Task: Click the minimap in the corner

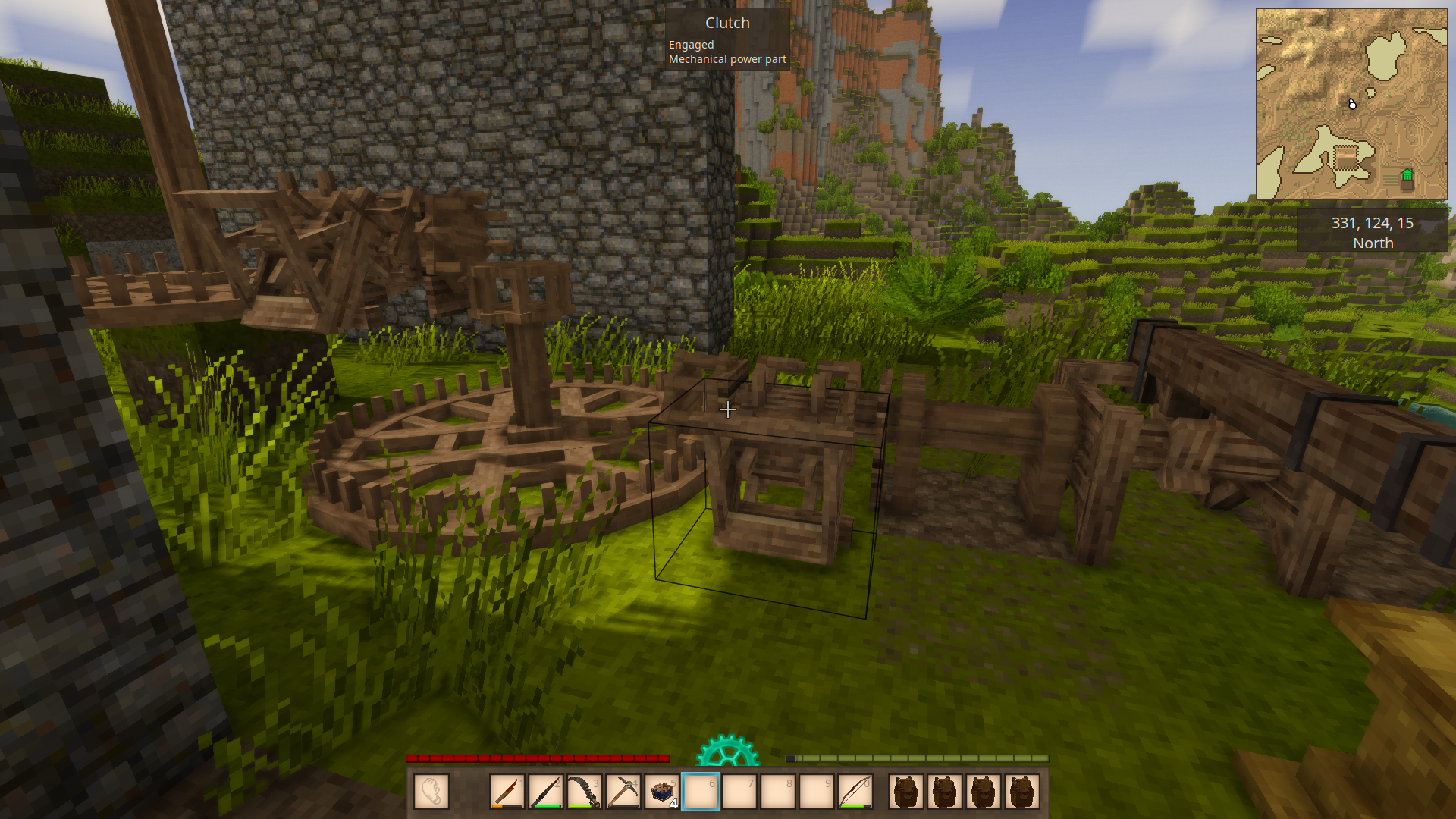Action: (1351, 104)
